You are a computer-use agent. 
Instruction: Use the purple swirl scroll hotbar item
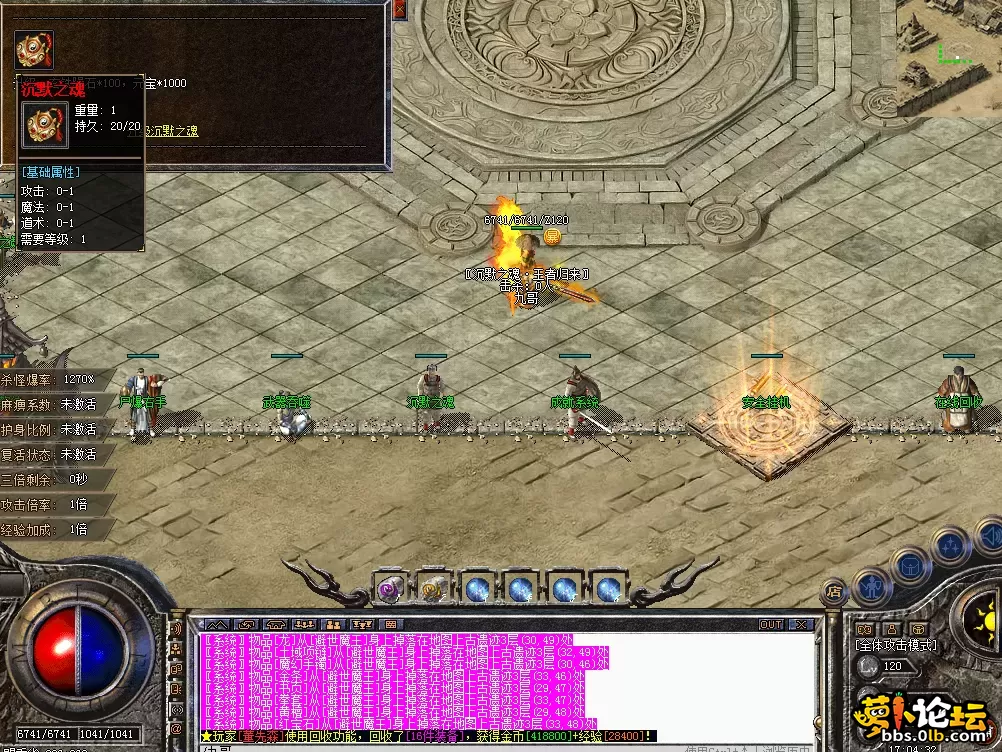point(388,589)
